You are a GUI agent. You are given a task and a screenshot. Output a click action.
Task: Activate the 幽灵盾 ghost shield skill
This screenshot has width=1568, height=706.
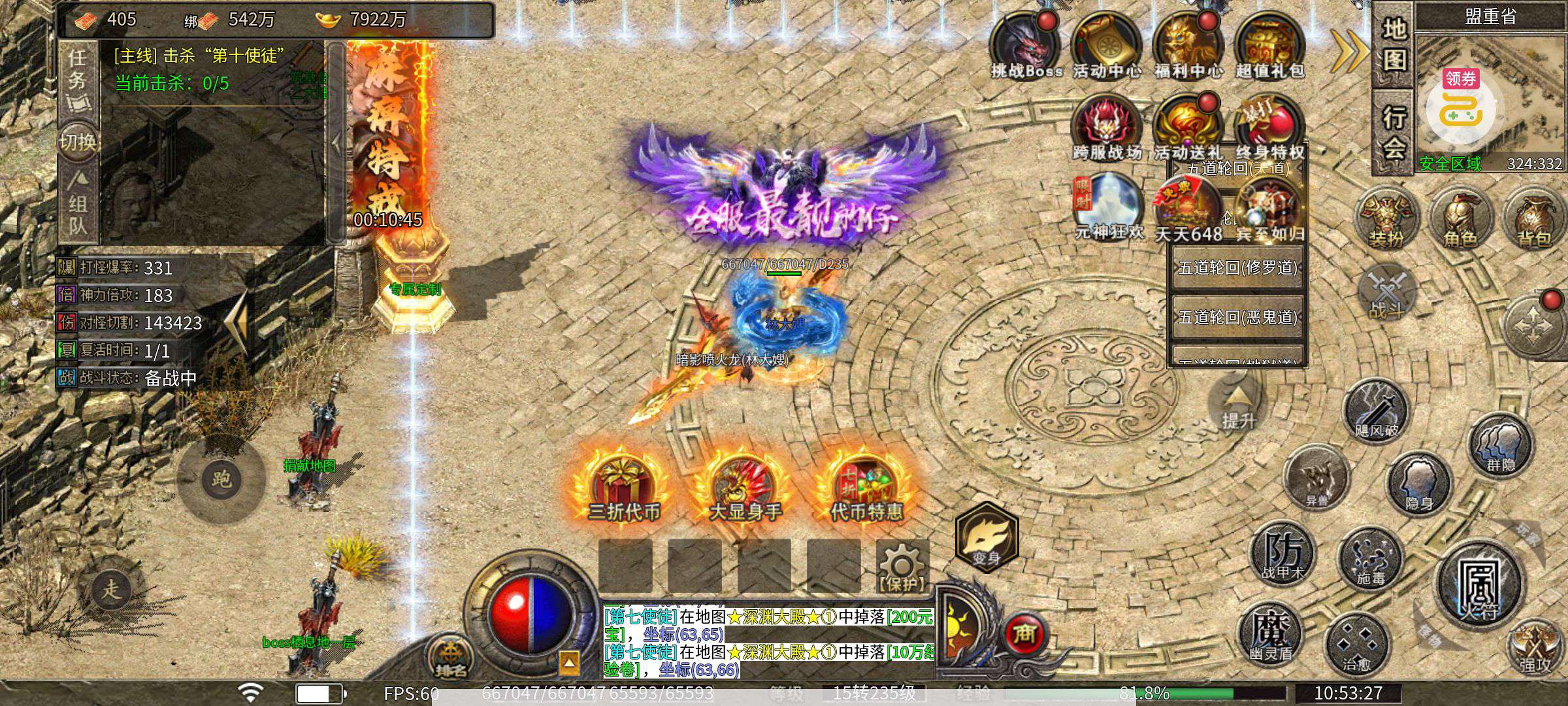[1270, 632]
